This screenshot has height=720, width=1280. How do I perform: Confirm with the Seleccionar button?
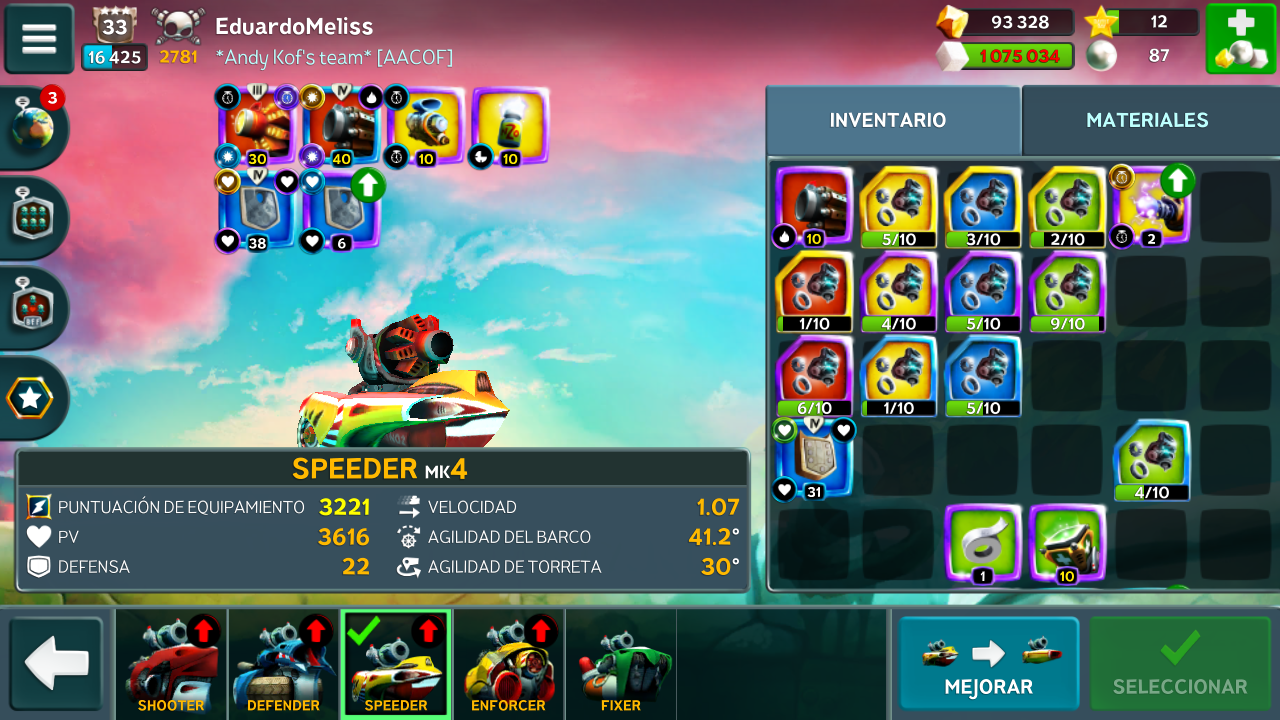click(1180, 664)
